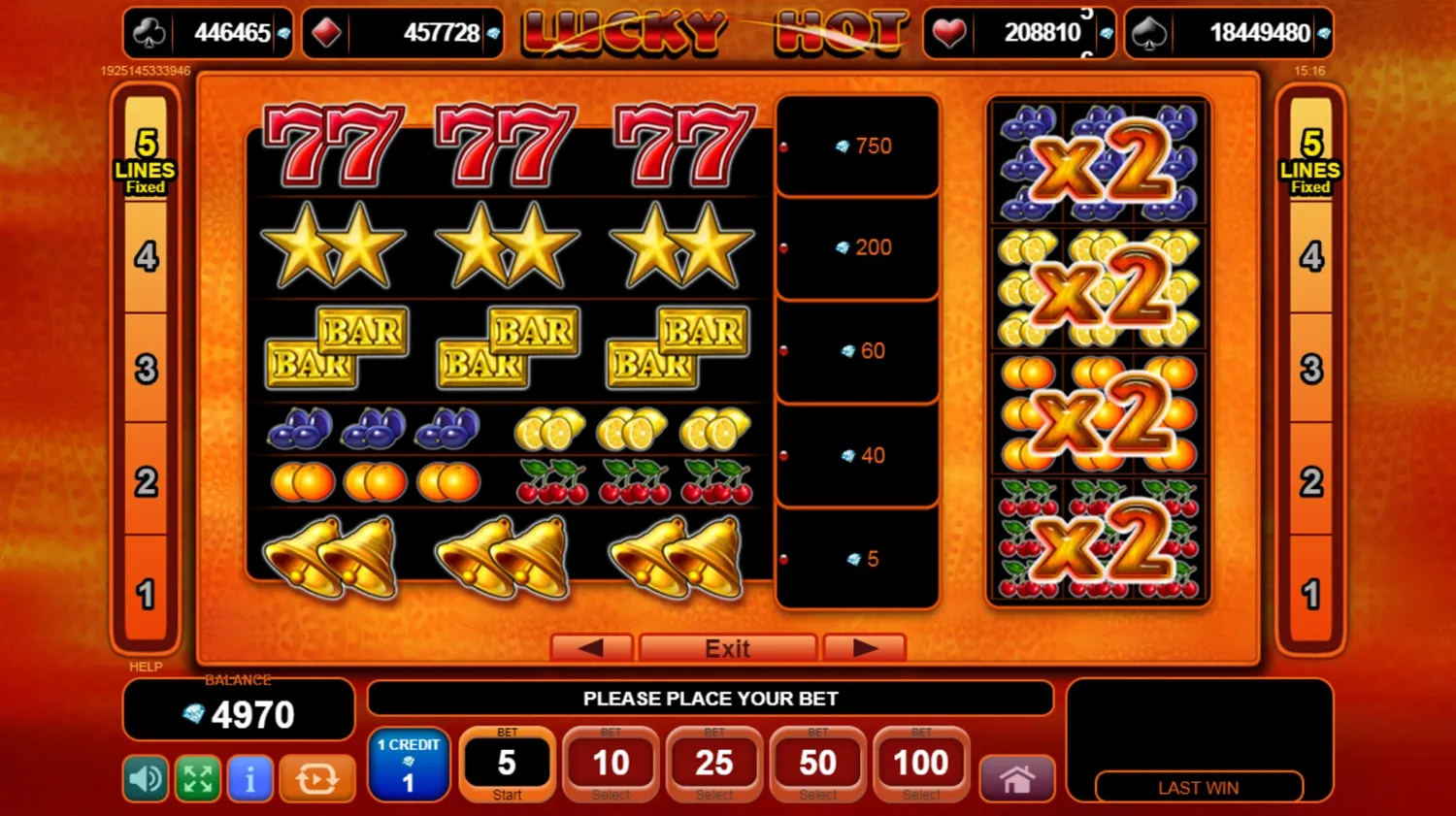This screenshot has height=816, width=1456.
Task: Mute game sound with speaker icon
Action: pos(145,778)
